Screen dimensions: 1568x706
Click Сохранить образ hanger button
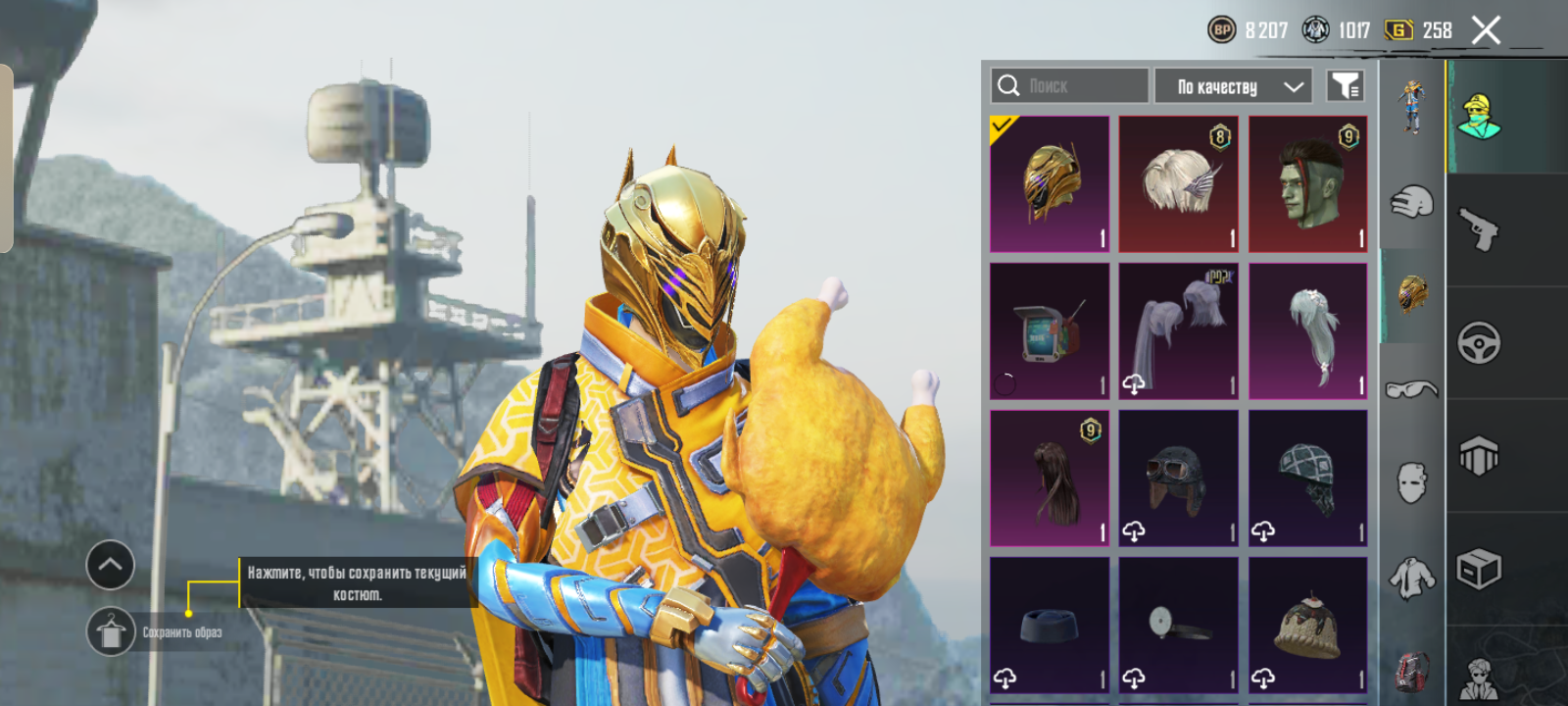click(111, 631)
